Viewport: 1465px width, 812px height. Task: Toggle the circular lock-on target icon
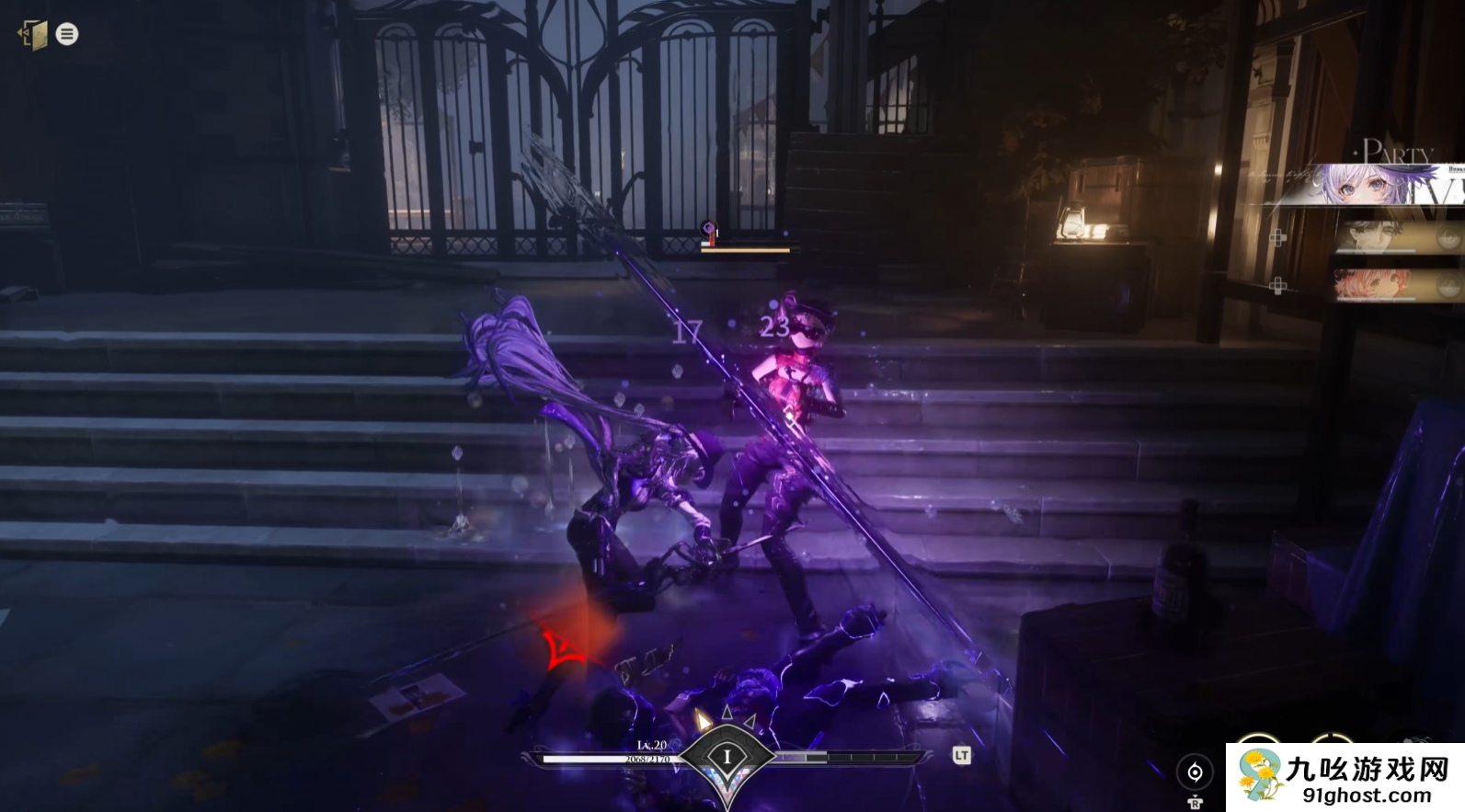pyautogui.click(x=1195, y=772)
